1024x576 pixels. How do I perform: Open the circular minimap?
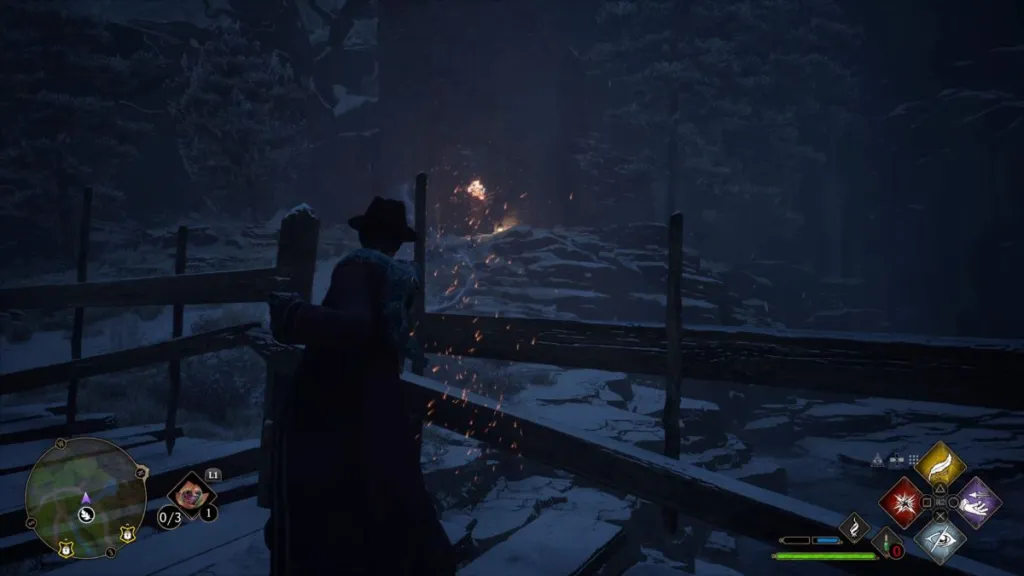click(85, 497)
